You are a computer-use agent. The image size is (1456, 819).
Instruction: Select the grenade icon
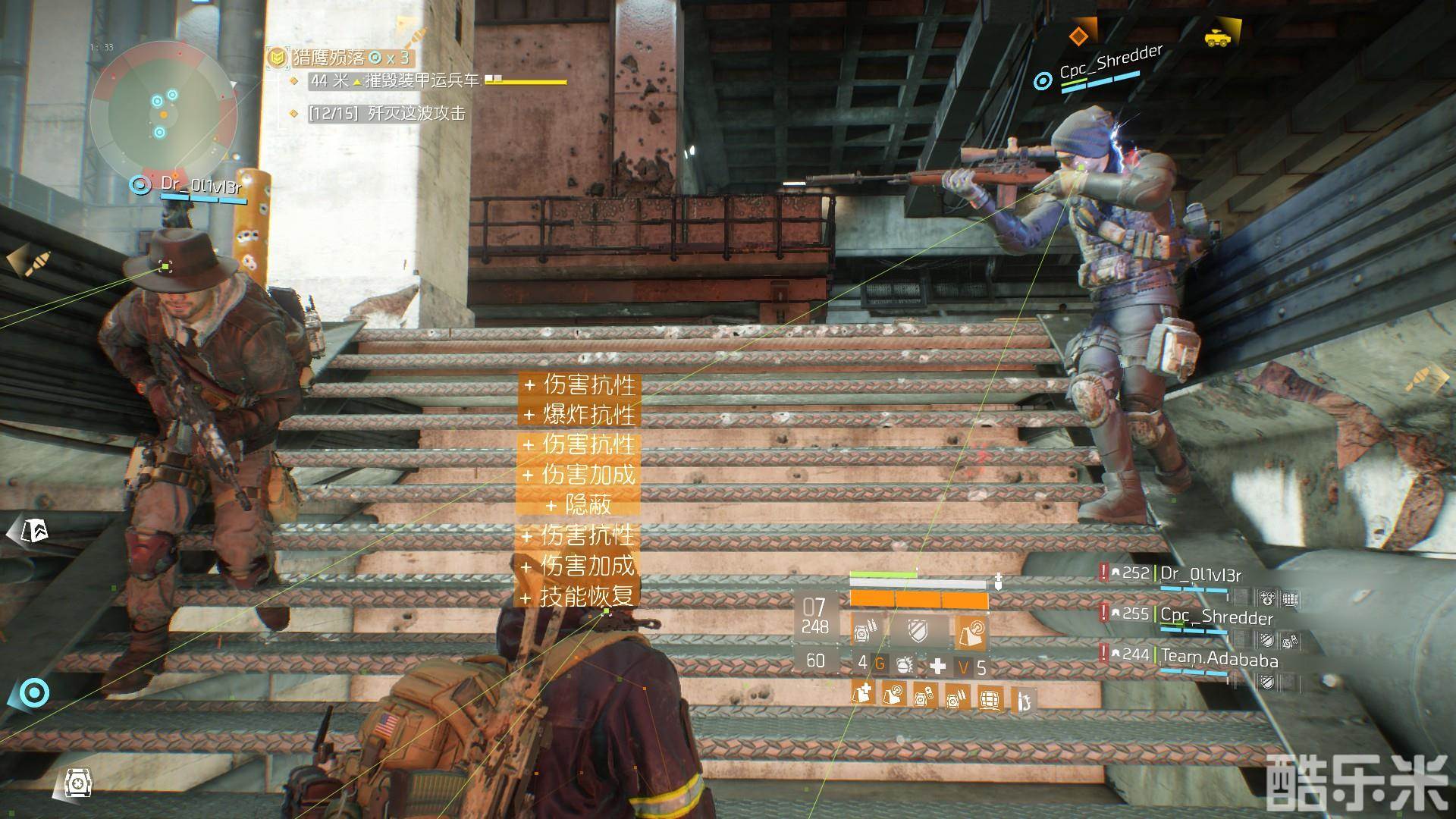pos(904,666)
